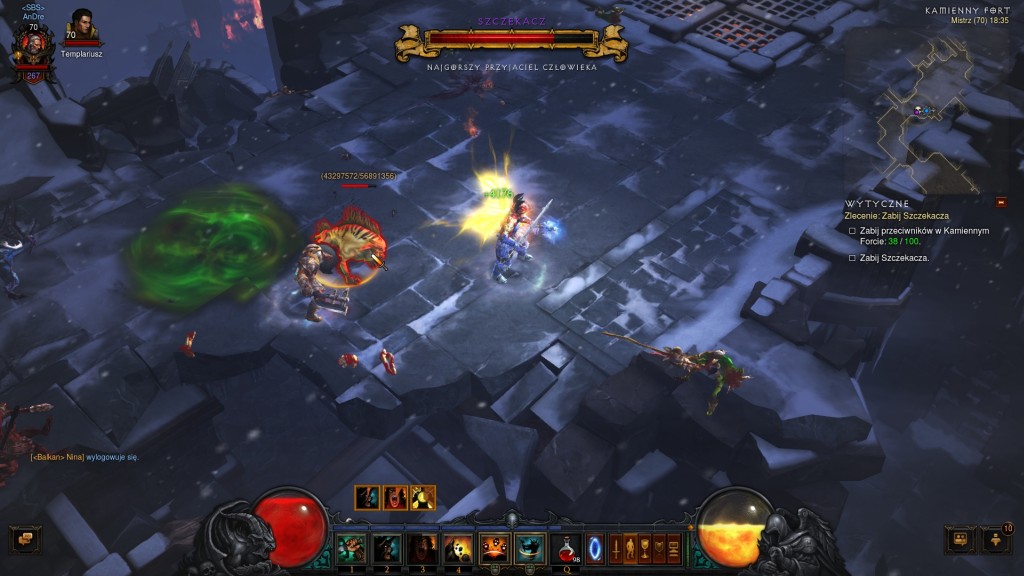Drink the red health potion

pos(565,548)
